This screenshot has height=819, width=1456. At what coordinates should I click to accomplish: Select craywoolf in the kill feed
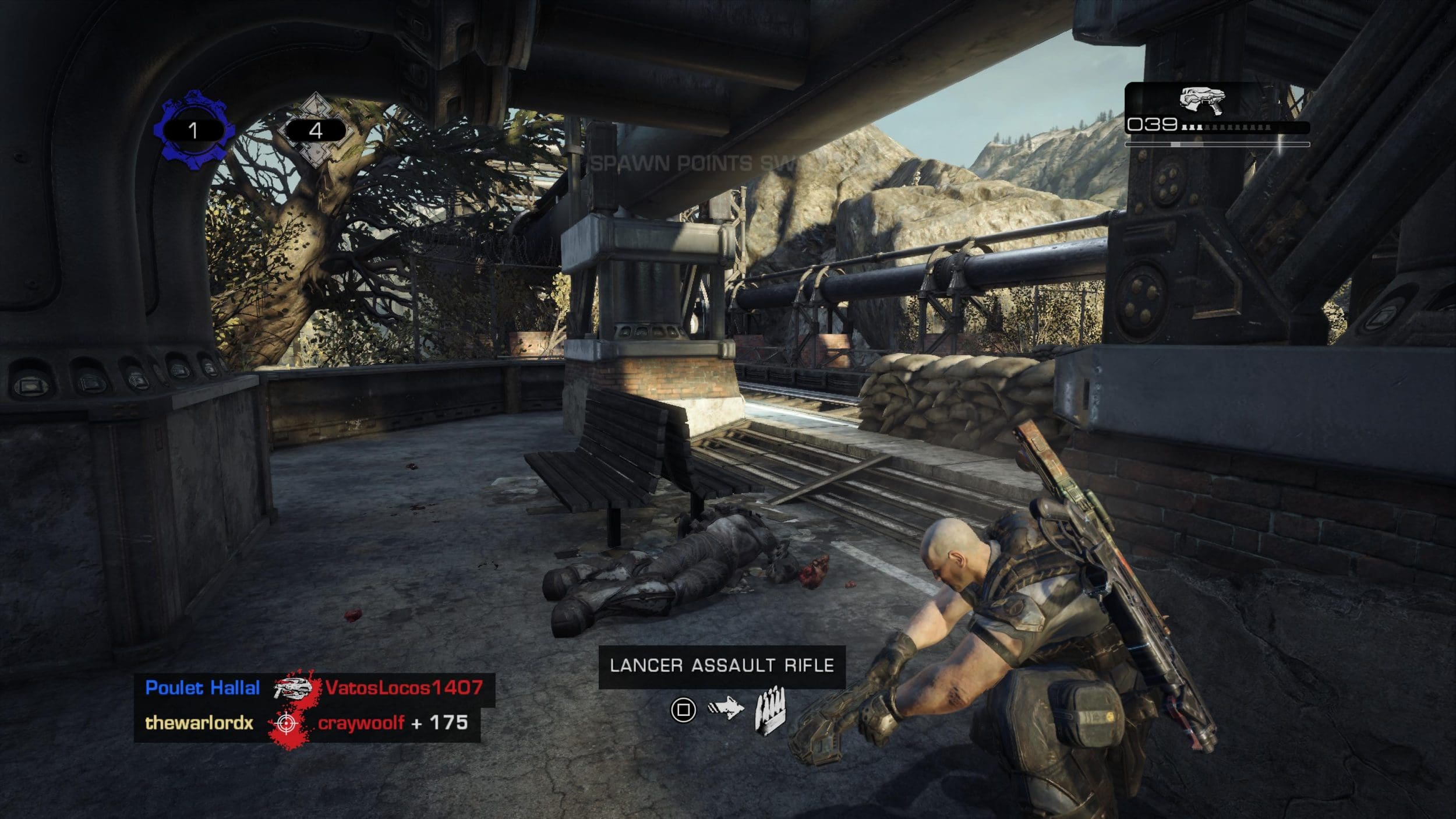click(x=361, y=723)
